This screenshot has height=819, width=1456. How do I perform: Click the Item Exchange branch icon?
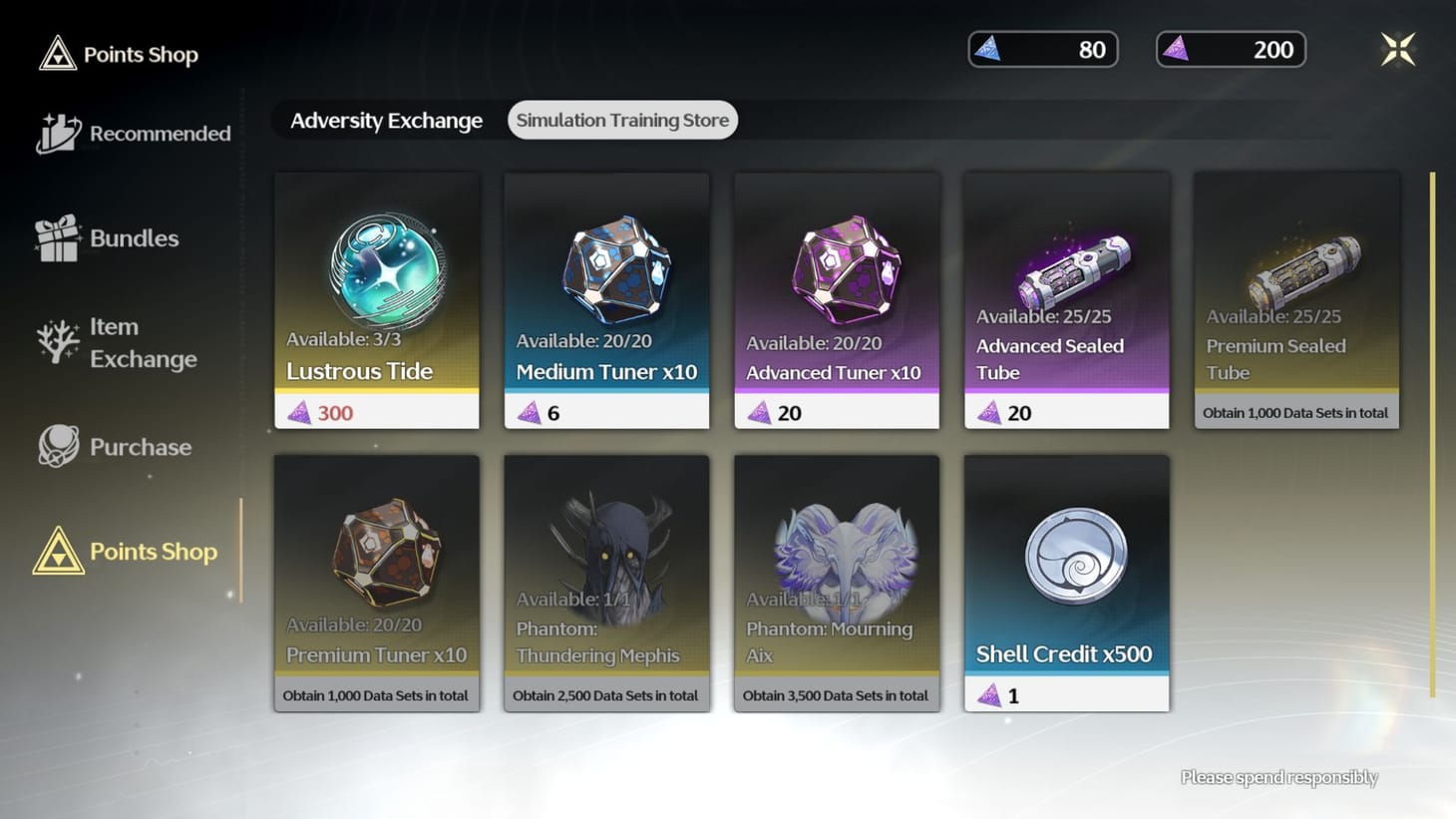pos(58,343)
